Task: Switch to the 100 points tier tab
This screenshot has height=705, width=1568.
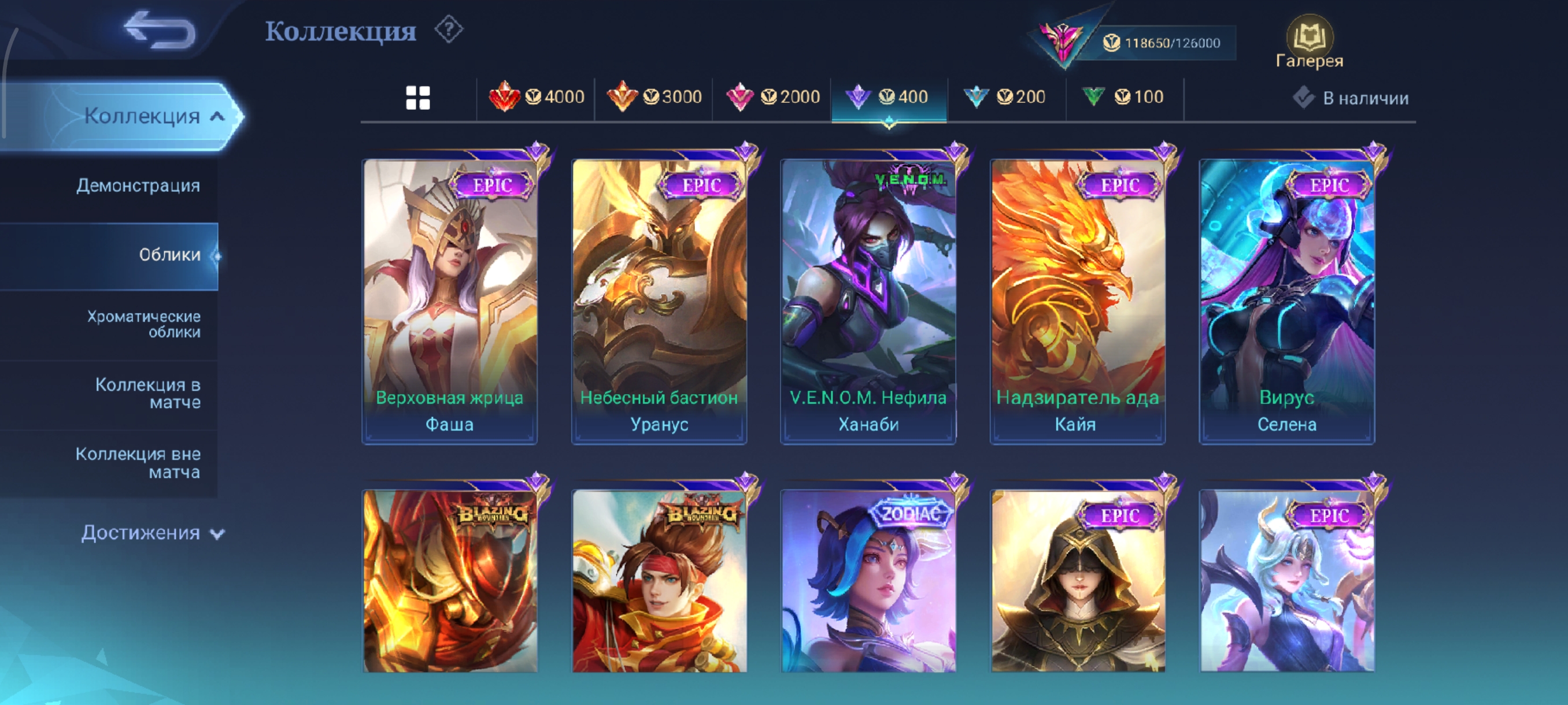Action: coord(1123,97)
